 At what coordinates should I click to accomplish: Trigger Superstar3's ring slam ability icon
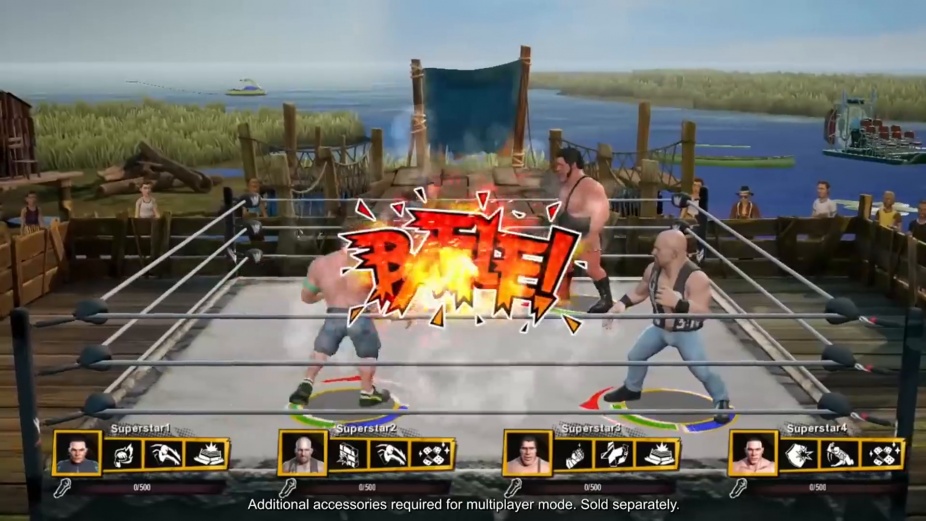[x=658, y=455]
